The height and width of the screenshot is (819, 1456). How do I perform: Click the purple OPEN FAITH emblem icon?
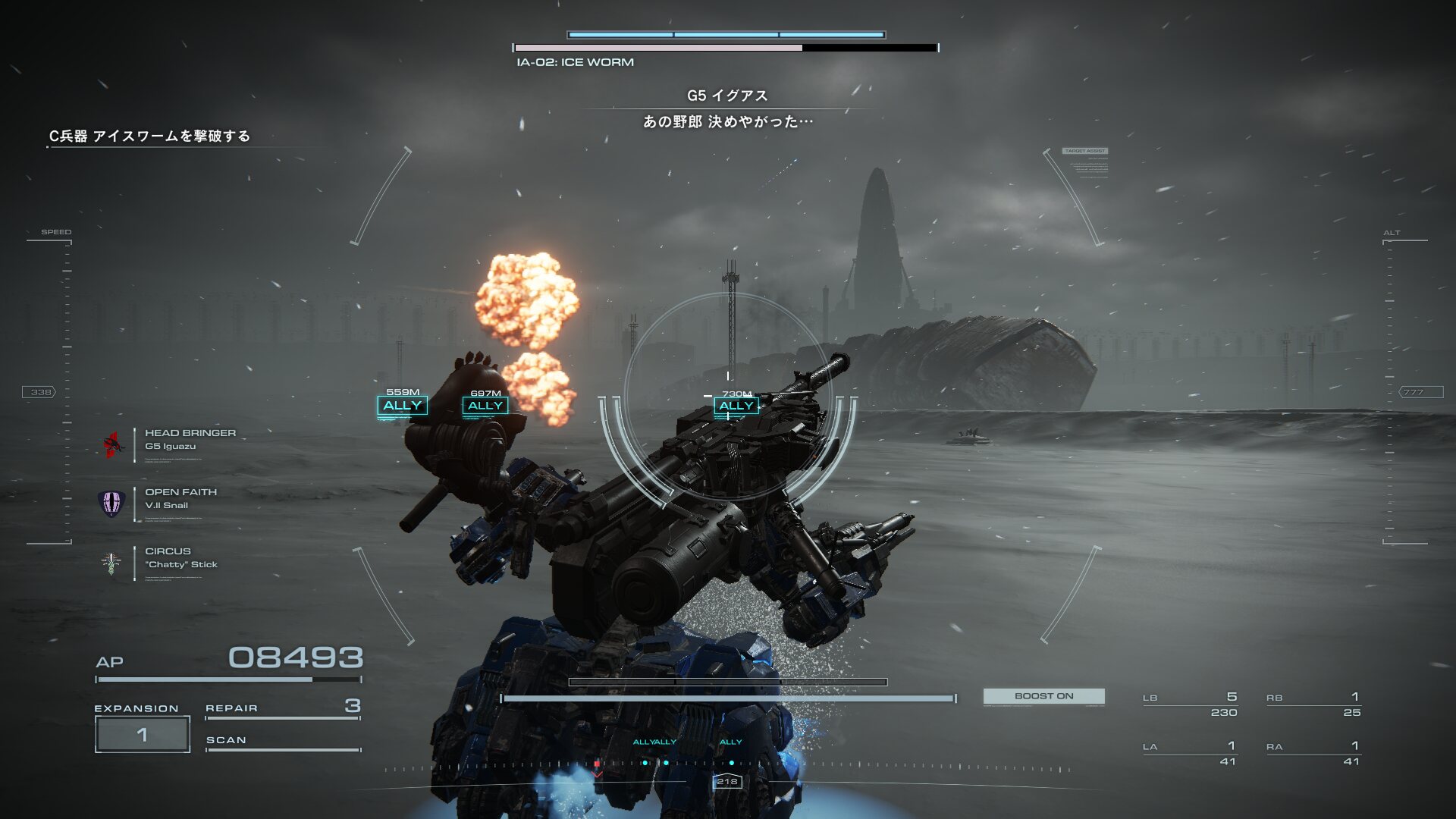[111, 502]
